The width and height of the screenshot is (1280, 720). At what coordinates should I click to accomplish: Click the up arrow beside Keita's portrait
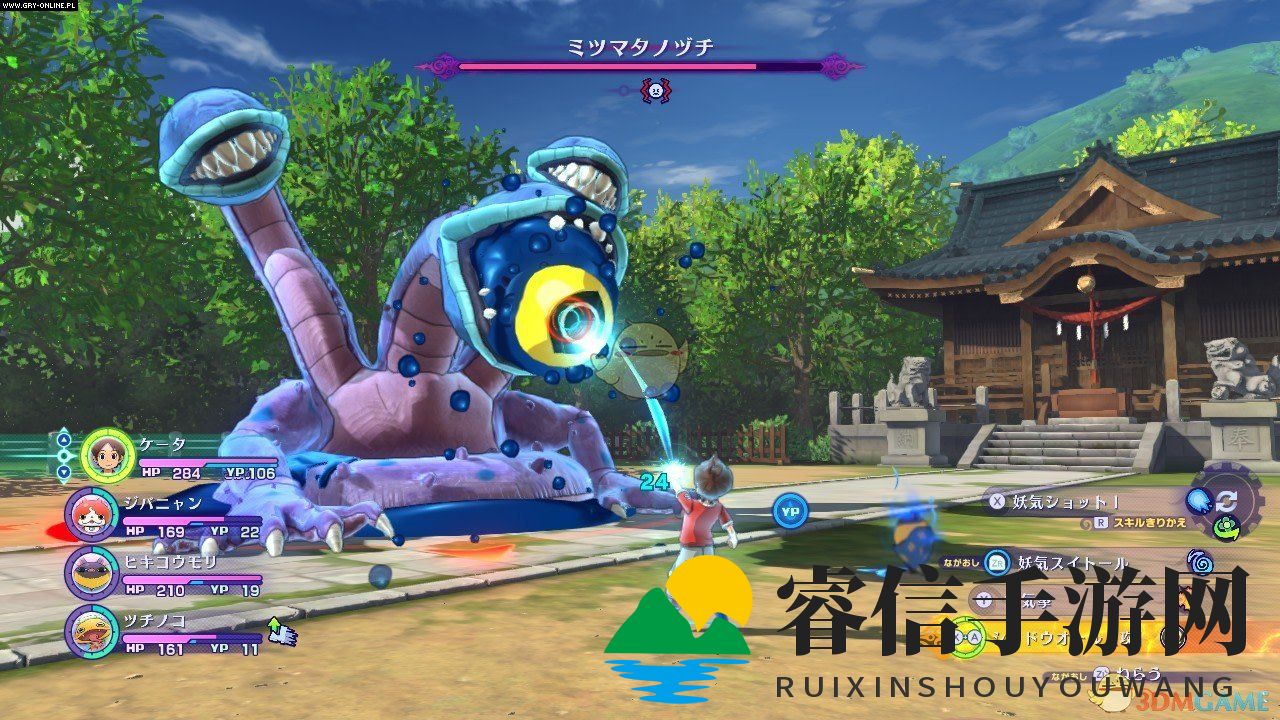tap(64, 438)
